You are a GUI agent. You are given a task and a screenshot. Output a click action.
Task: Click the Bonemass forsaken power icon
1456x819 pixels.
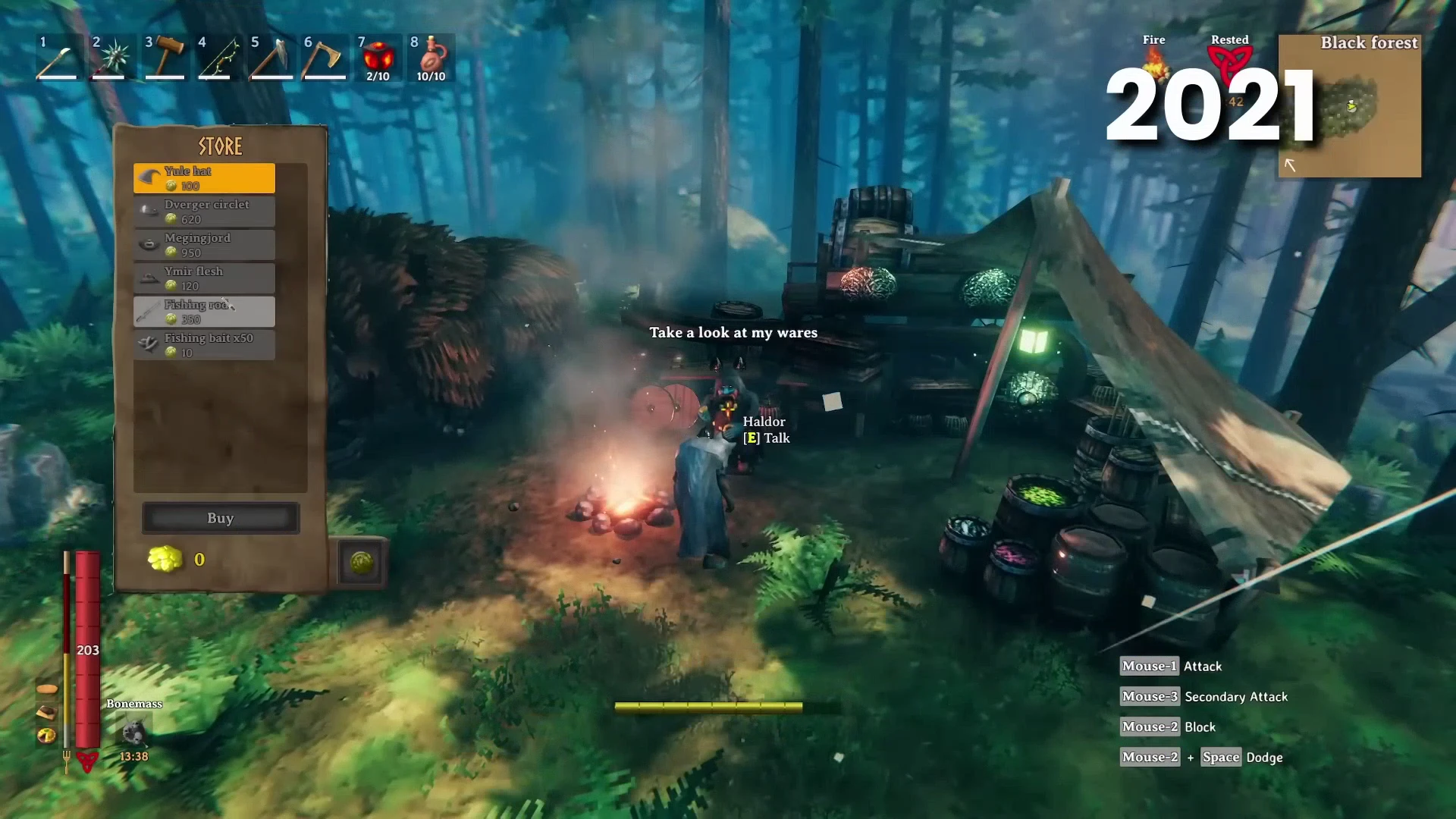pos(133,733)
